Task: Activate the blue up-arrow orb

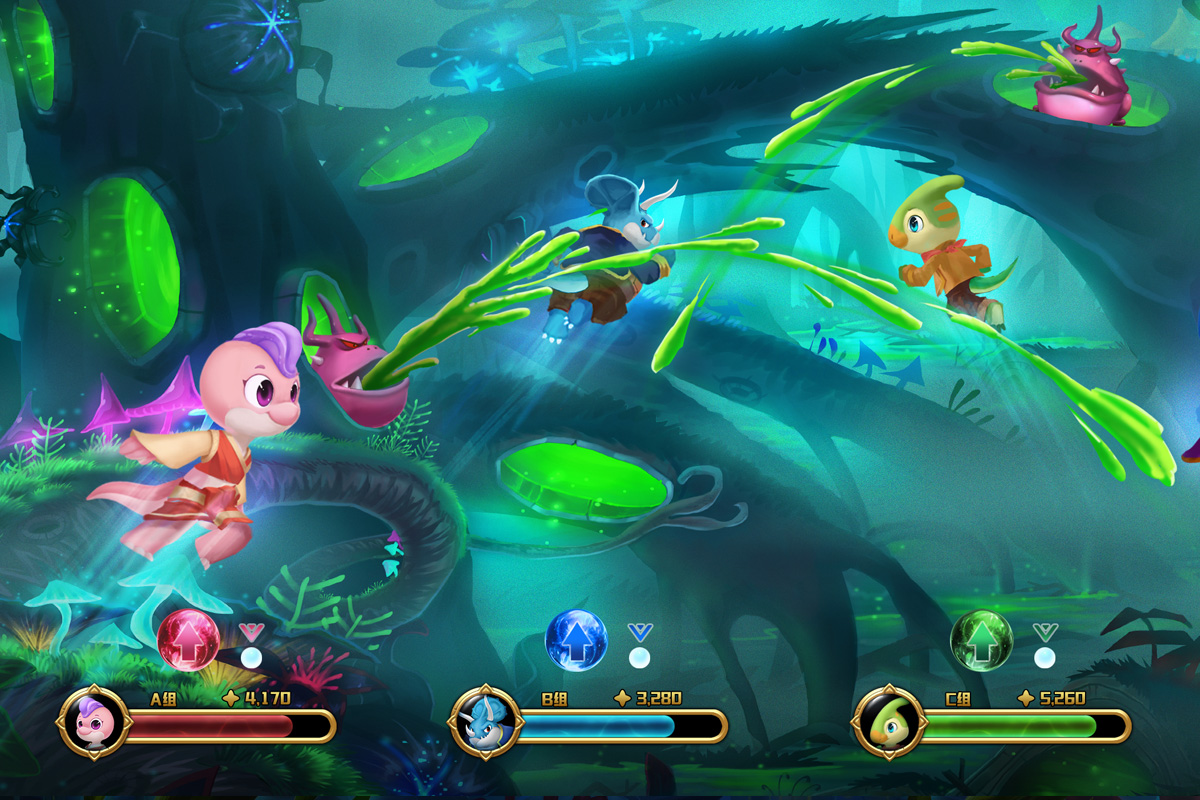Action: [x=576, y=640]
